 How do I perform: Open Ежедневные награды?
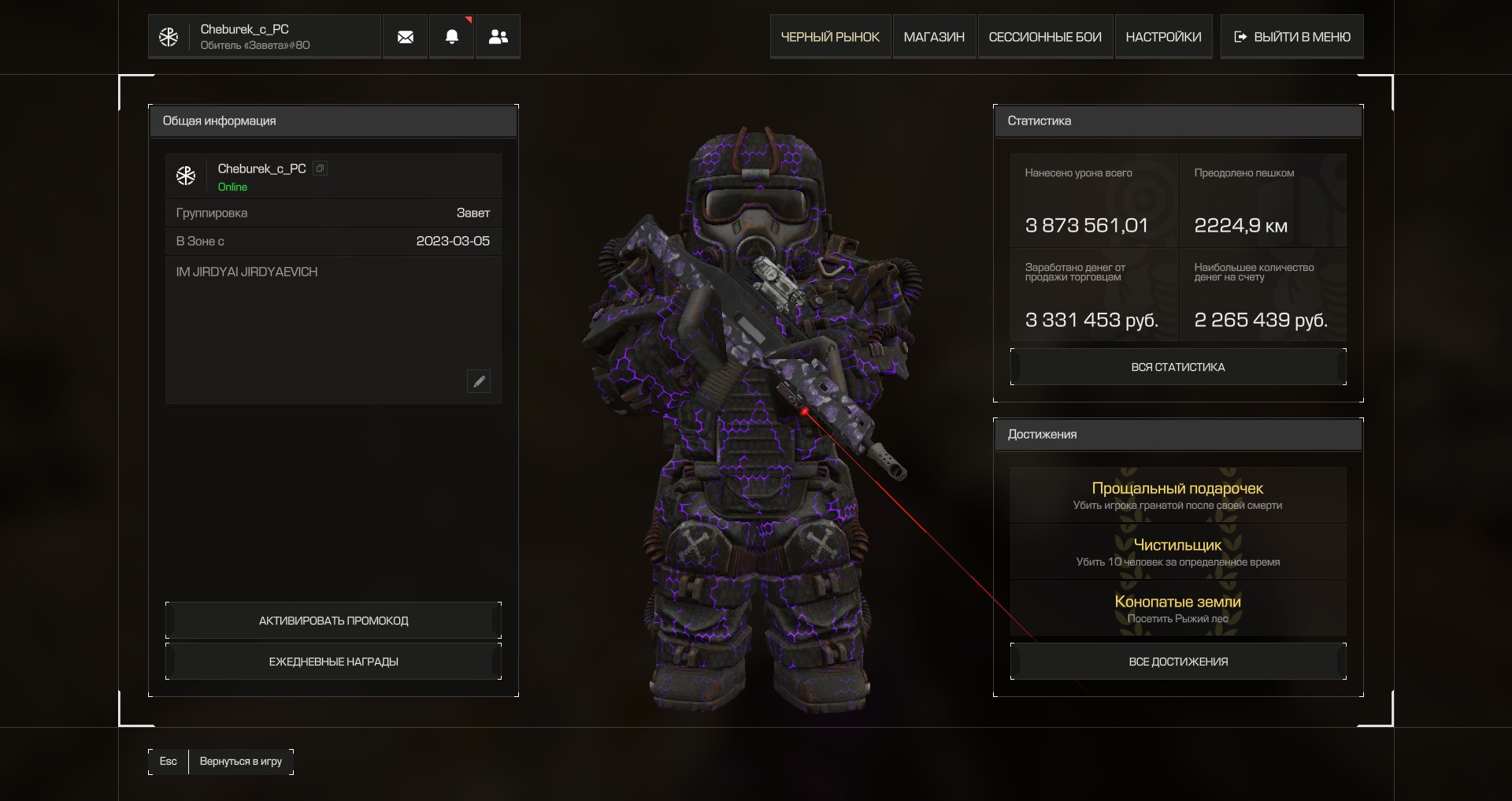pyautogui.click(x=333, y=662)
